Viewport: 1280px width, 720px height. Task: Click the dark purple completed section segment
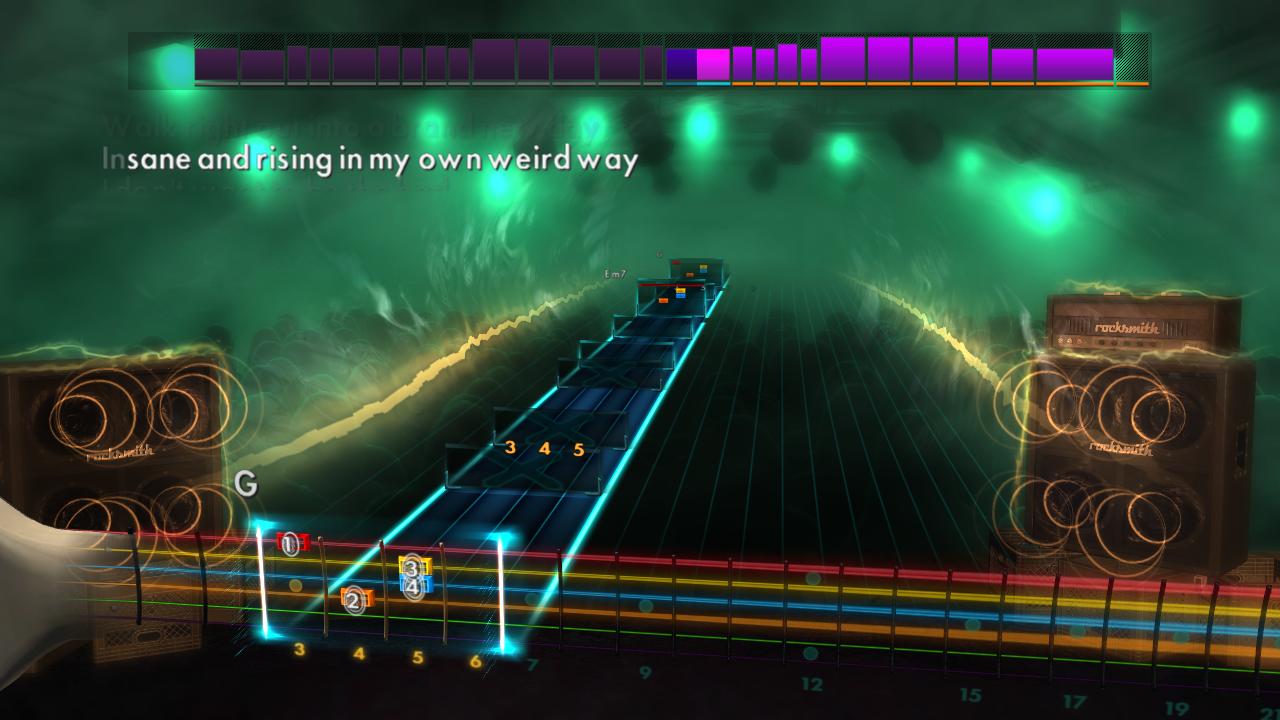400,62
